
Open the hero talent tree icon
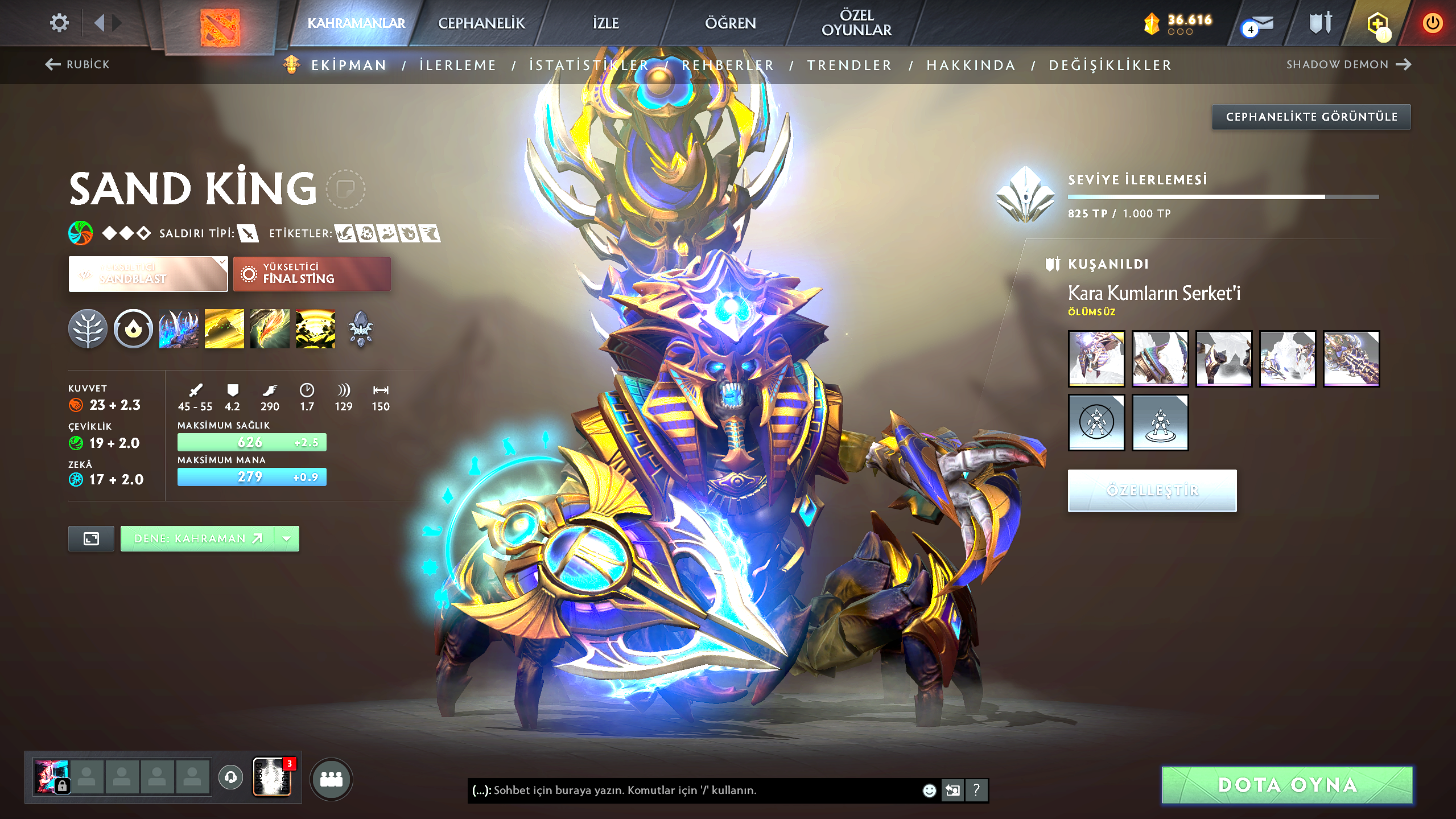click(x=88, y=329)
